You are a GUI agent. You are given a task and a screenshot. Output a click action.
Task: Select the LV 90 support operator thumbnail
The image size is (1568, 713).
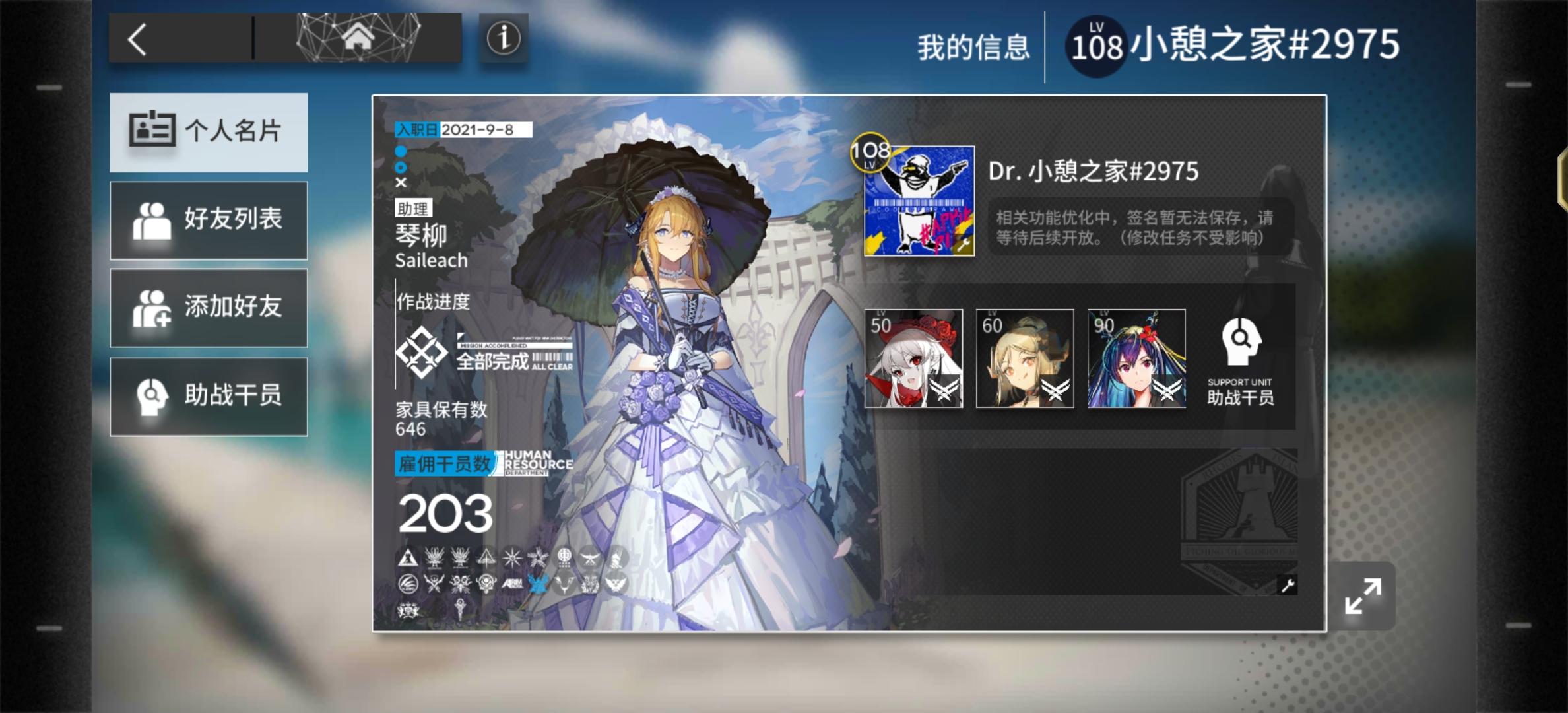(x=1135, y=358)
